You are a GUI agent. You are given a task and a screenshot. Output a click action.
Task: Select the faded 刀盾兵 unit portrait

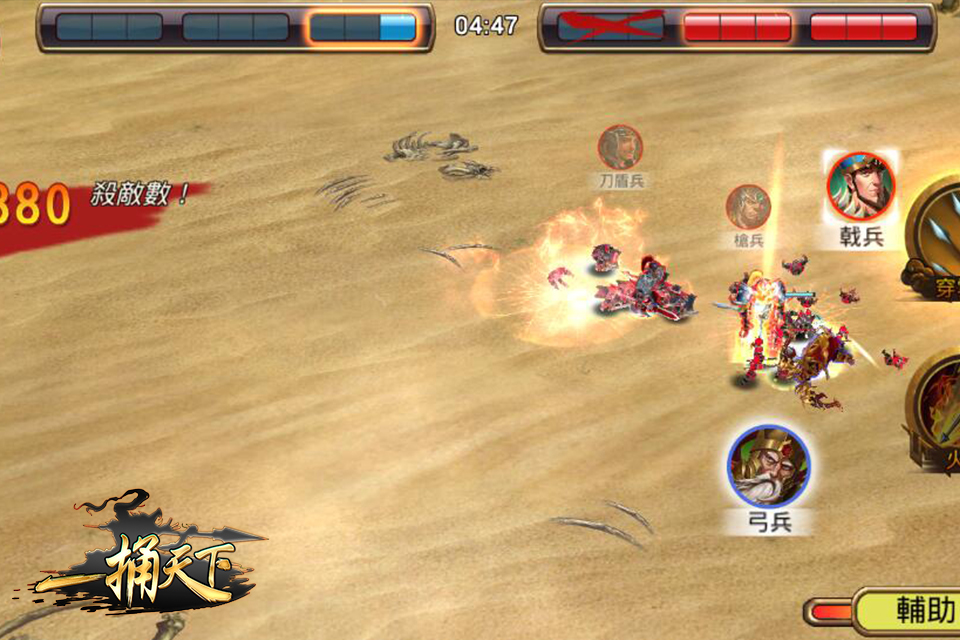click(620, 147)
